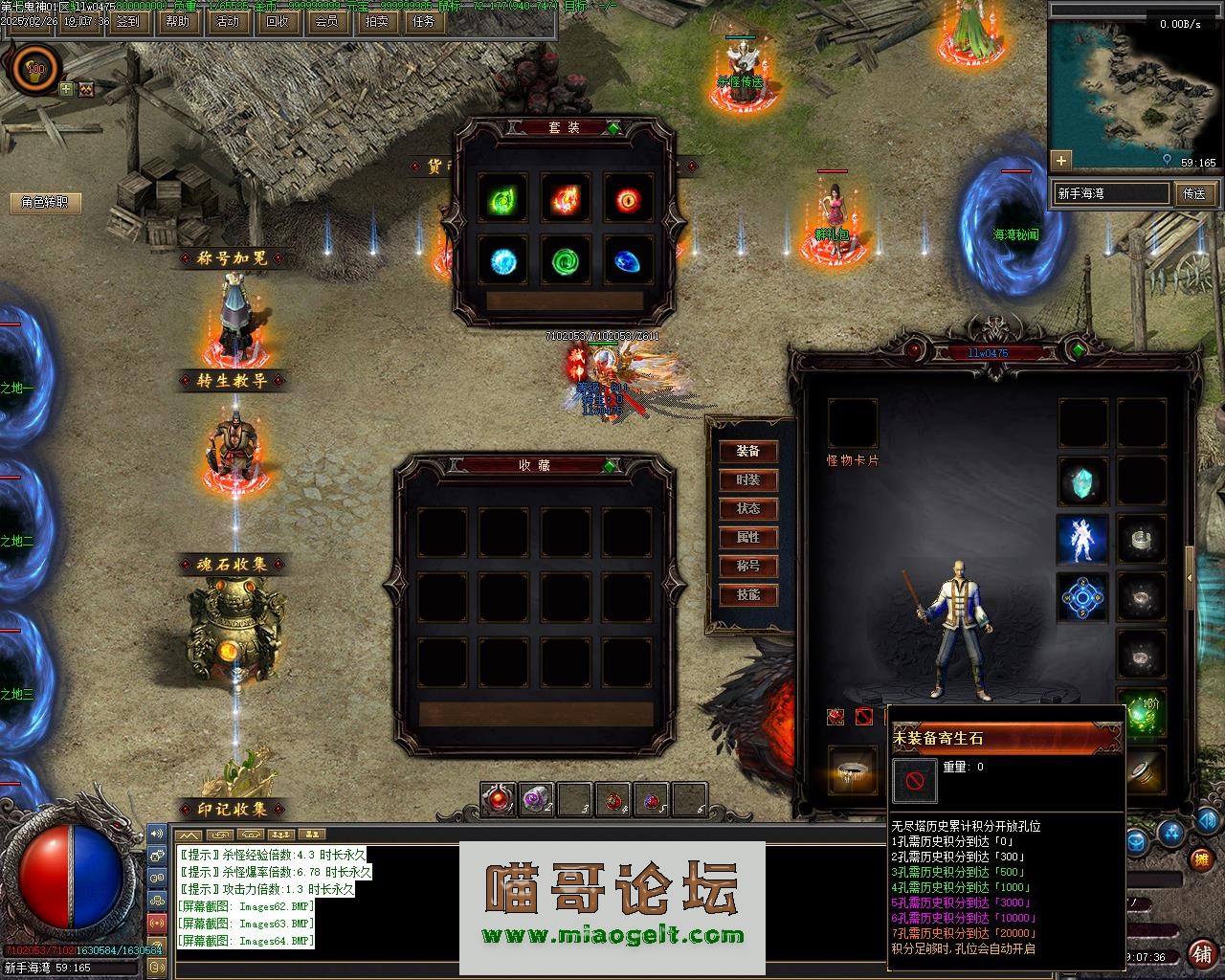The height and width of the screenshot is (980, 1225).
Task: Switch to the 技能 skills tab
Action: pos(748,594)
